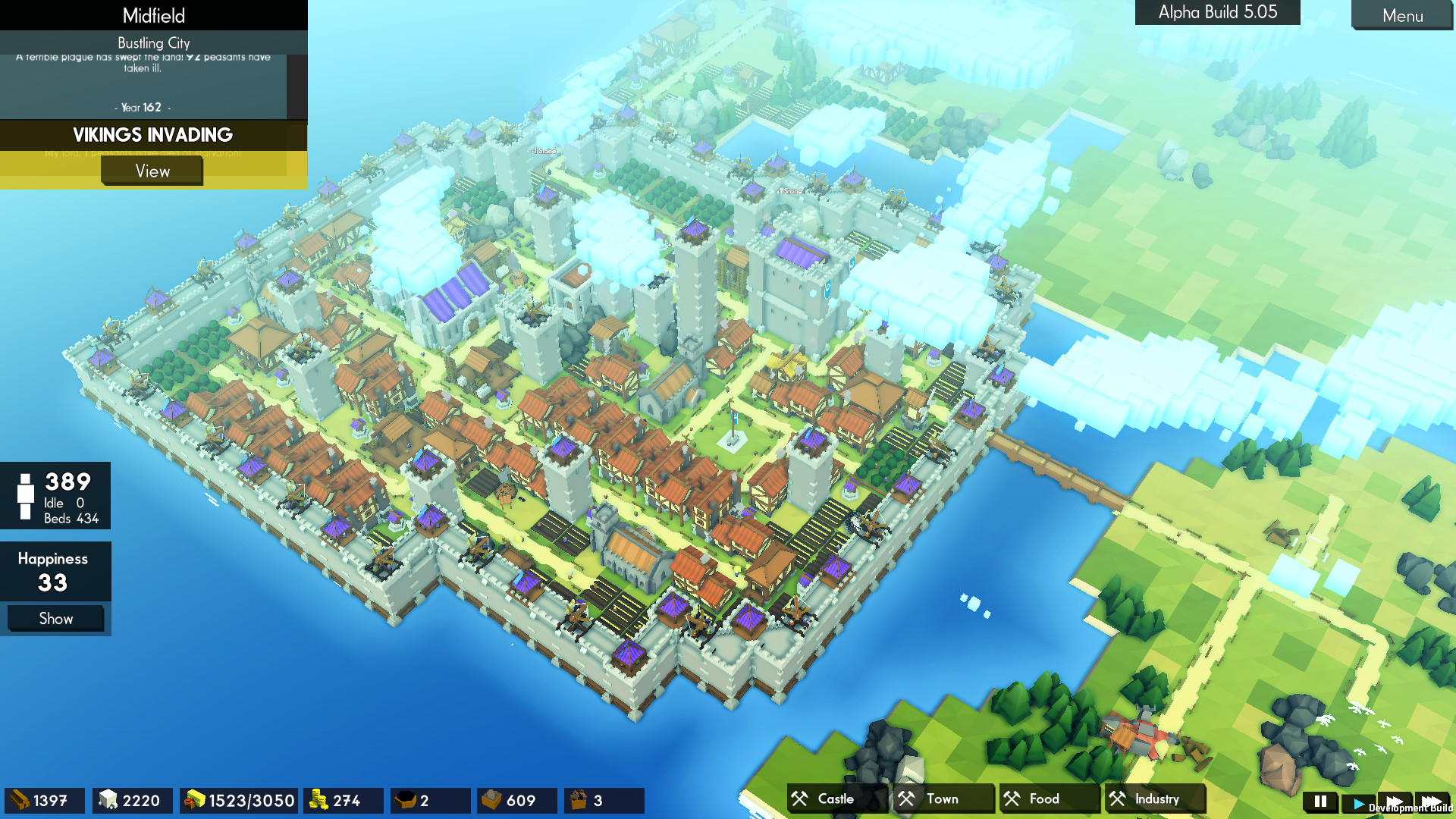This screenshot has height=819, width=1456.
Task: Expand the Industry build category
Action: pyautogui.click(x=1153, y=799)
